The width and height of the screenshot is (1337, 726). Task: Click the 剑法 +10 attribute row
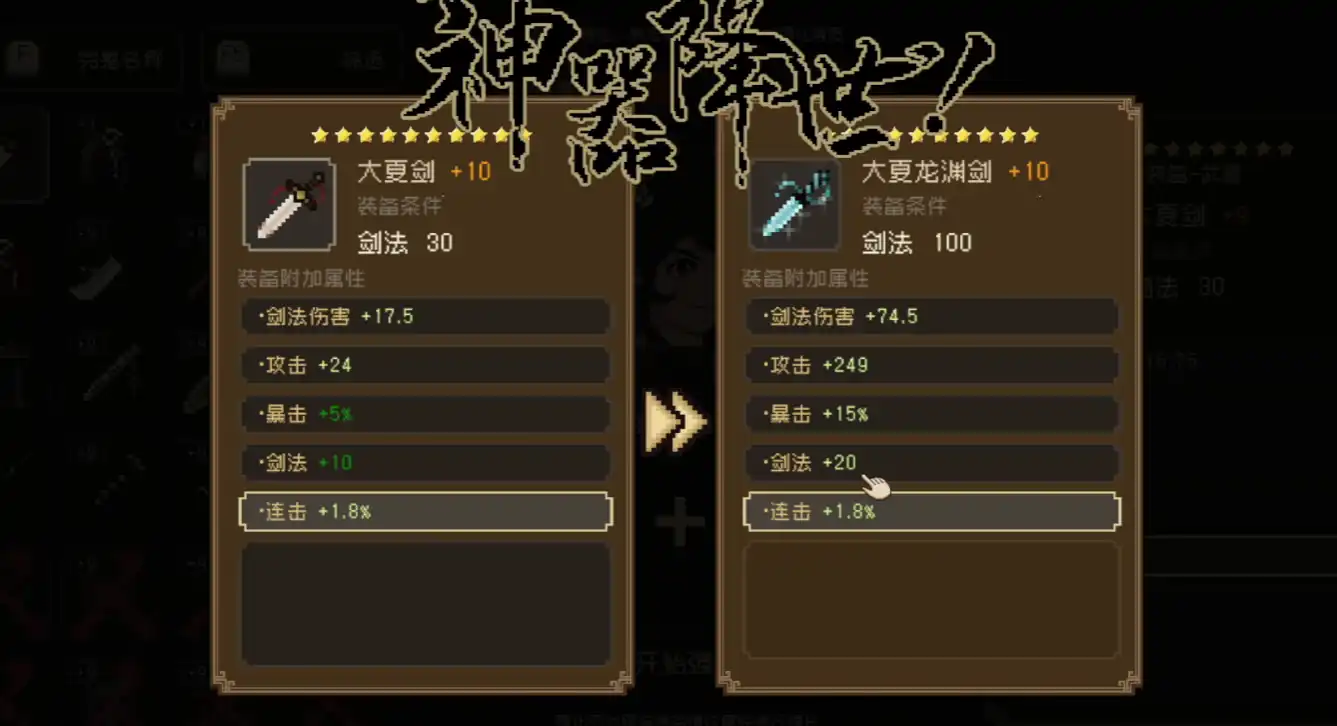(x=425, y=463)
